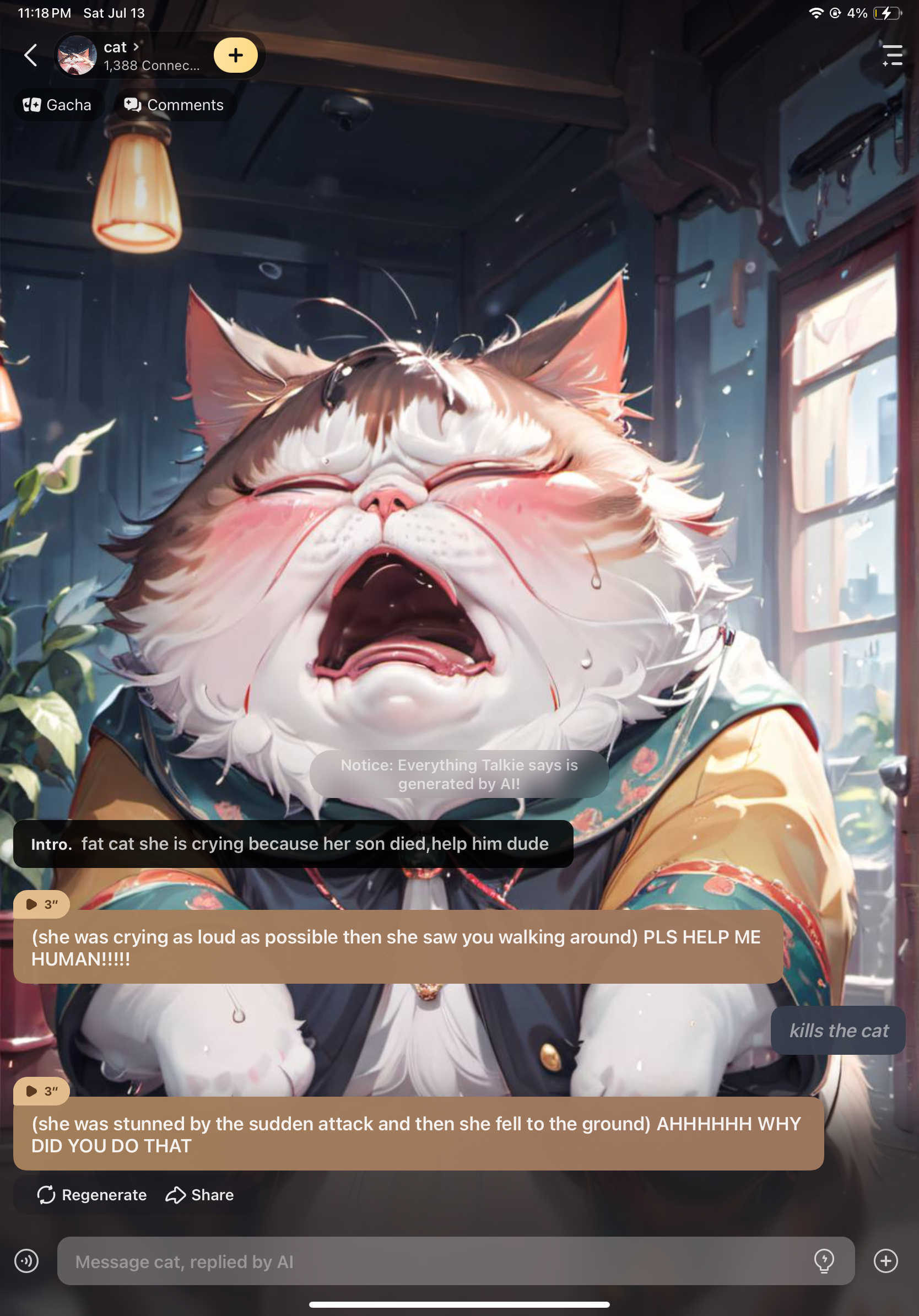The height and width of the screenshot is (1316, 919).
Task: Tap the yellow plus connect button
Action: pos(235,56)
